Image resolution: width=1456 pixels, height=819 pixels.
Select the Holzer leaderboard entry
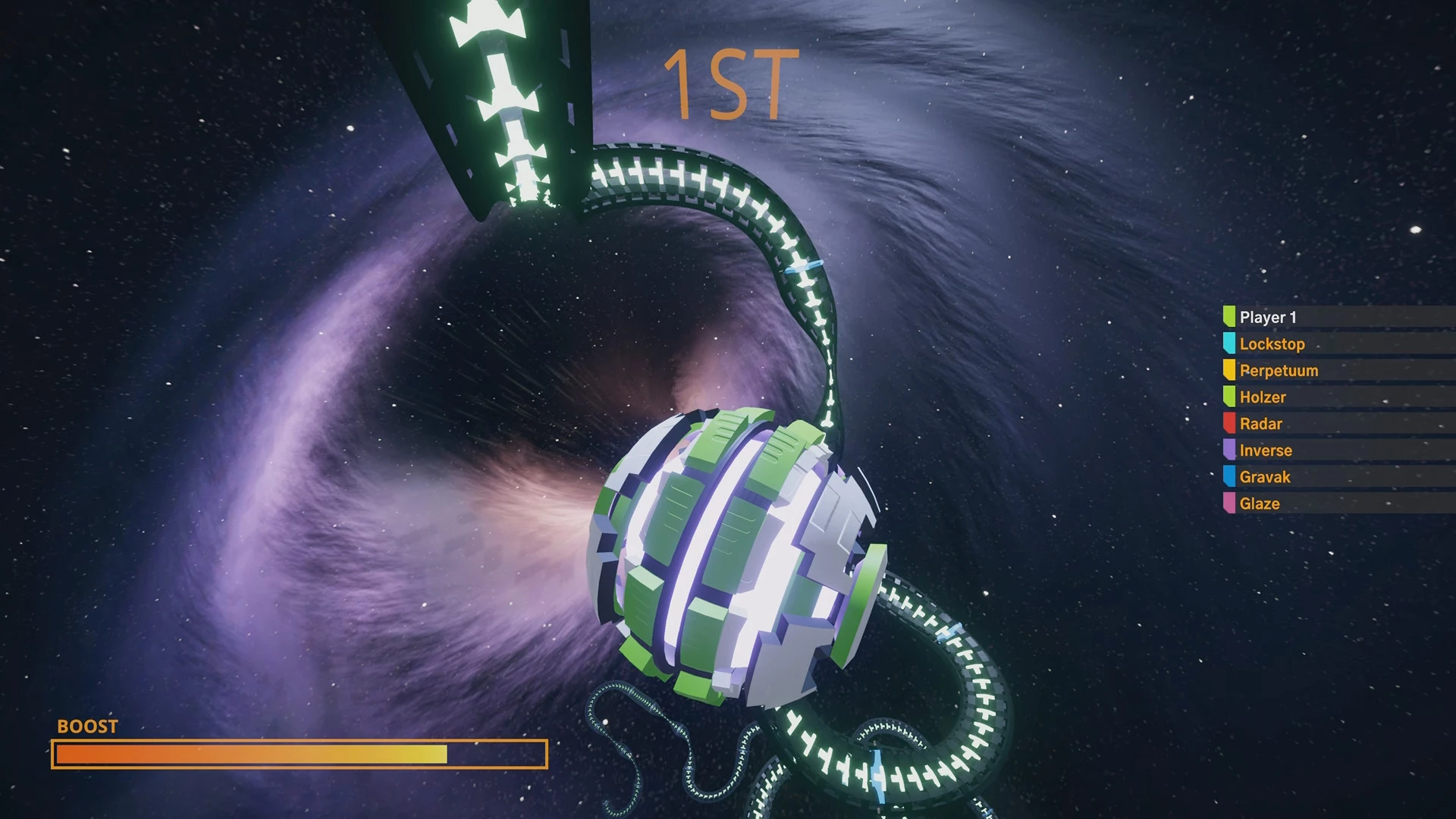click(x=1263, y=397)
